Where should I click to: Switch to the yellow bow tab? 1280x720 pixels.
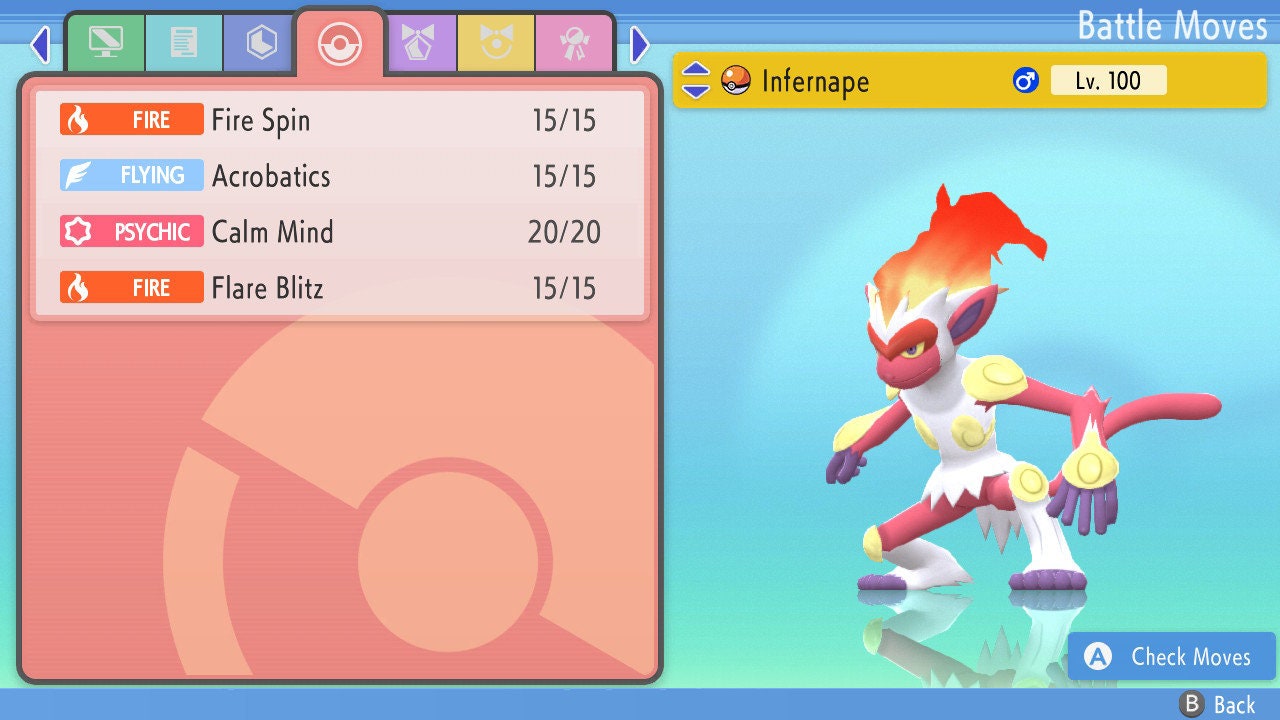[496, 43]
